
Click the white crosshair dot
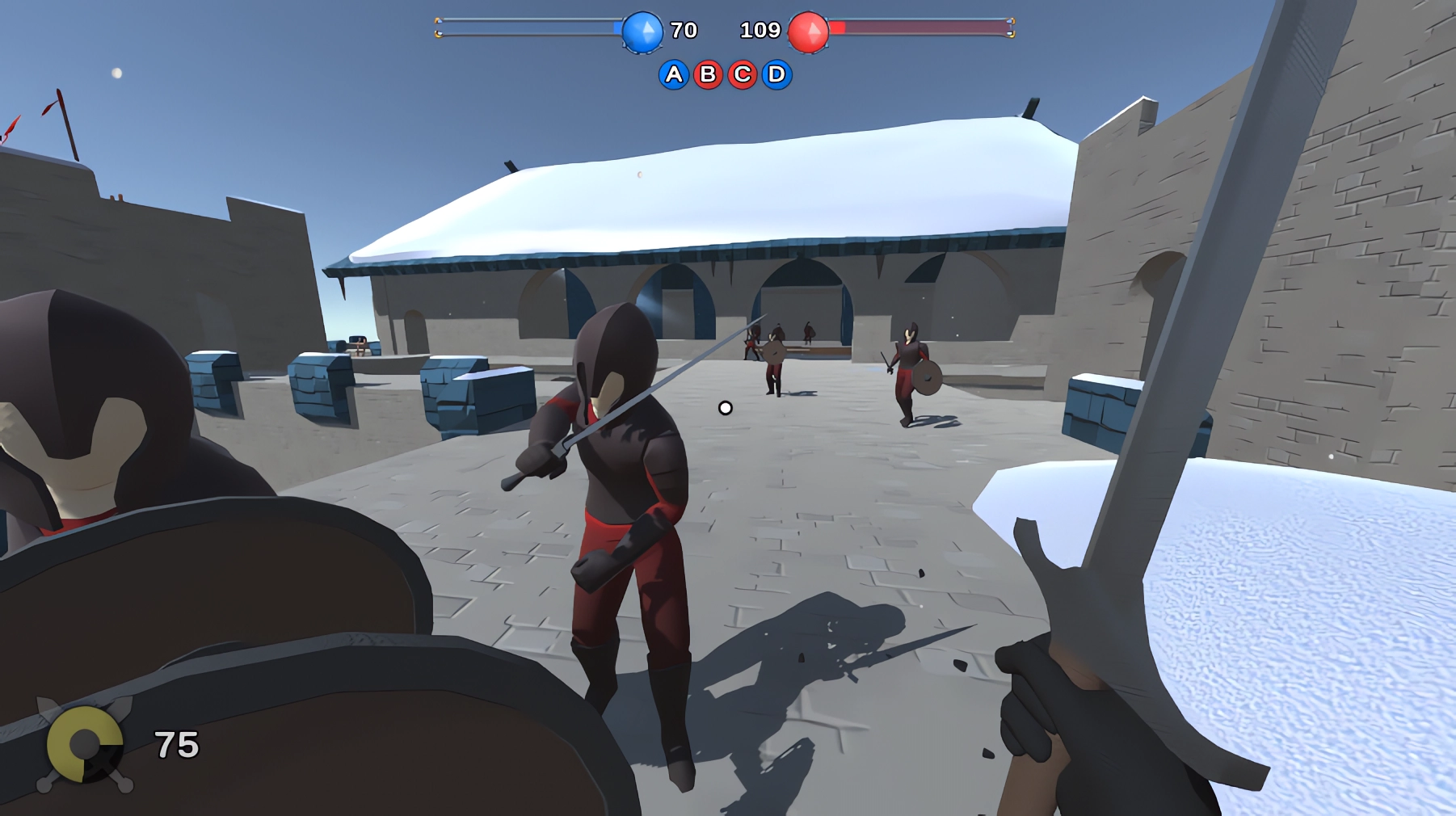coord(724,408)
